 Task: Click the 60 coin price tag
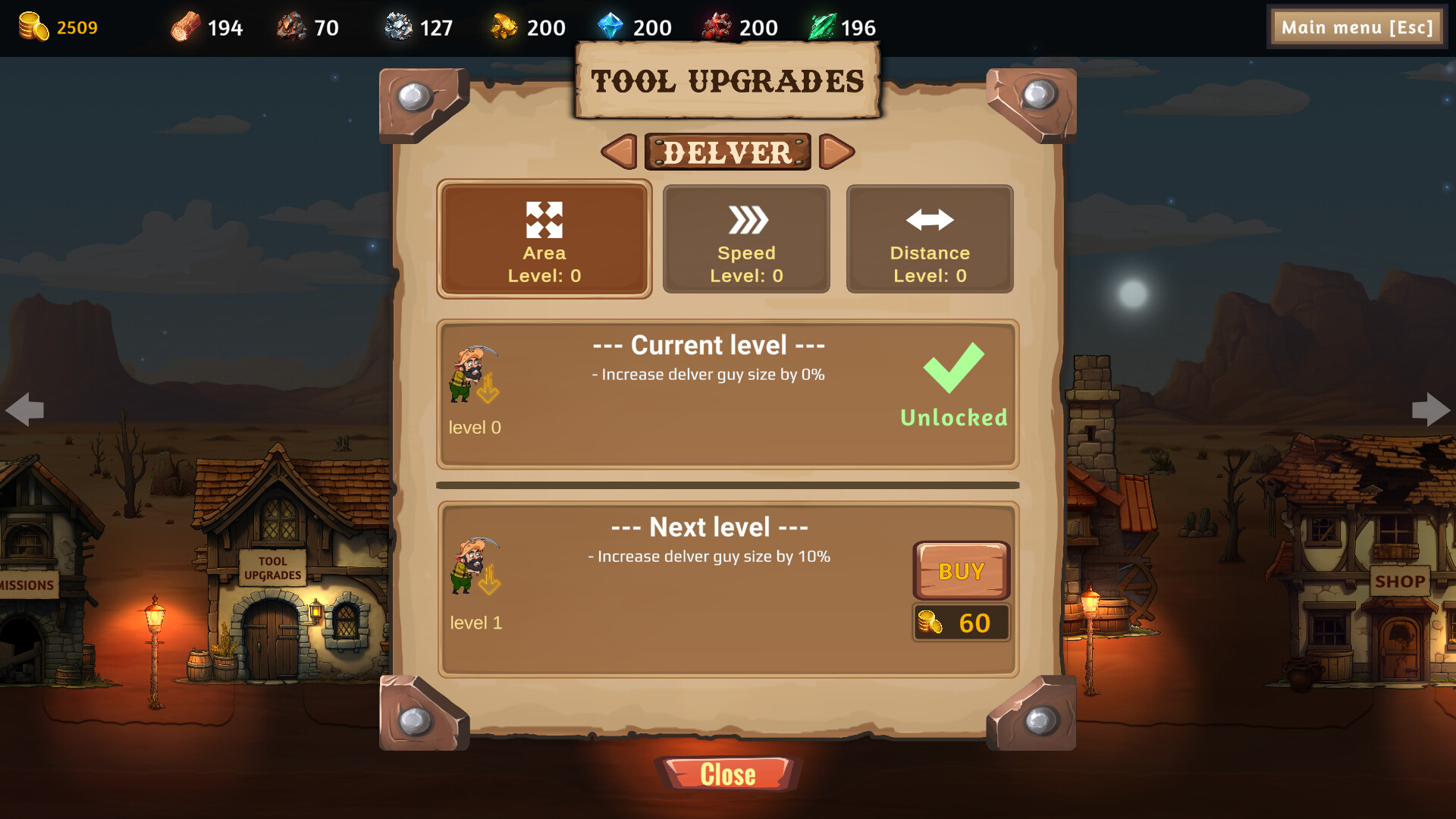click(961, 623)
